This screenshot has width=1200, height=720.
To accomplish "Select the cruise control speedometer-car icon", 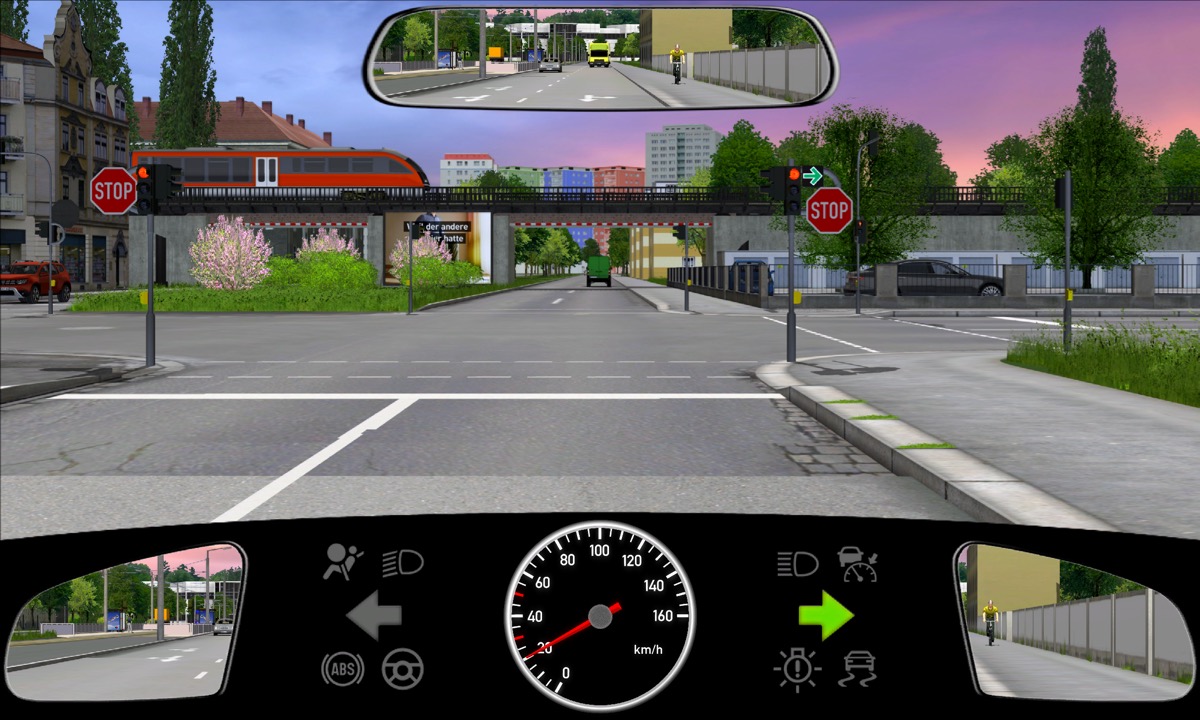I will click(x=858, y=563).
